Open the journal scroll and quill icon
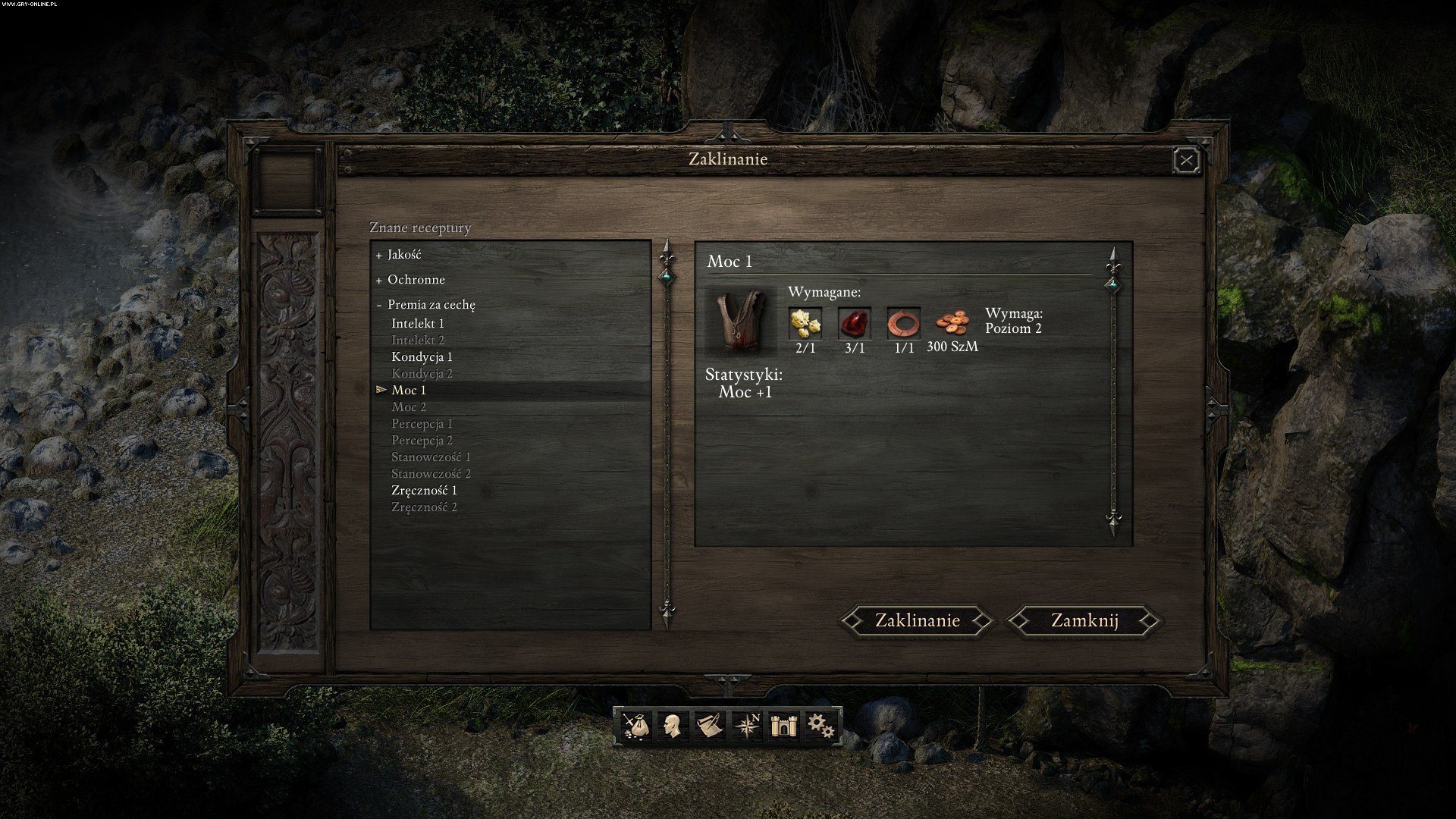Viewport: 1456px width, 819px height. click(x=709, y=726)
